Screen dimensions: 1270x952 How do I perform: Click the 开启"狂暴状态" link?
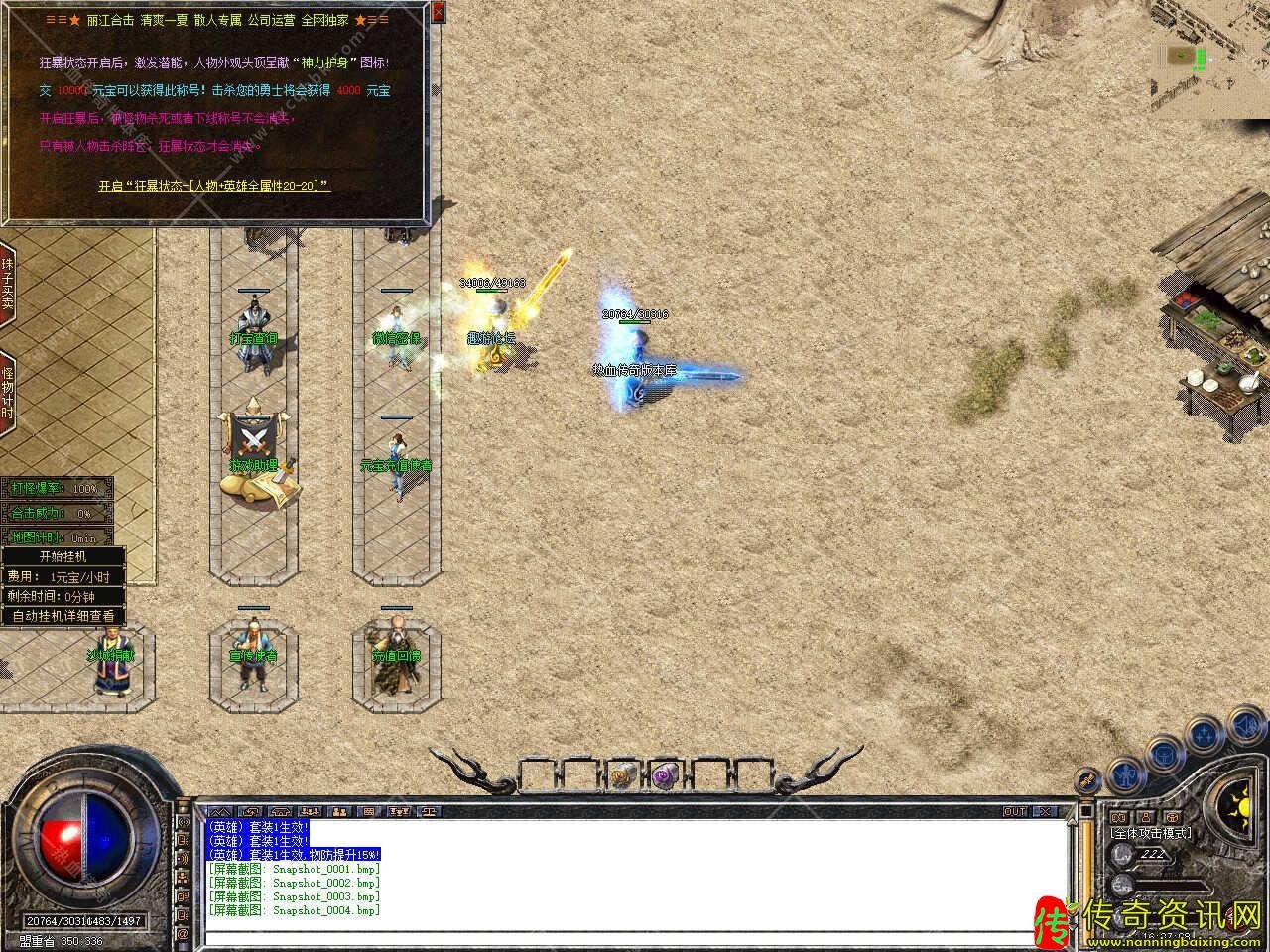point(214,185)
